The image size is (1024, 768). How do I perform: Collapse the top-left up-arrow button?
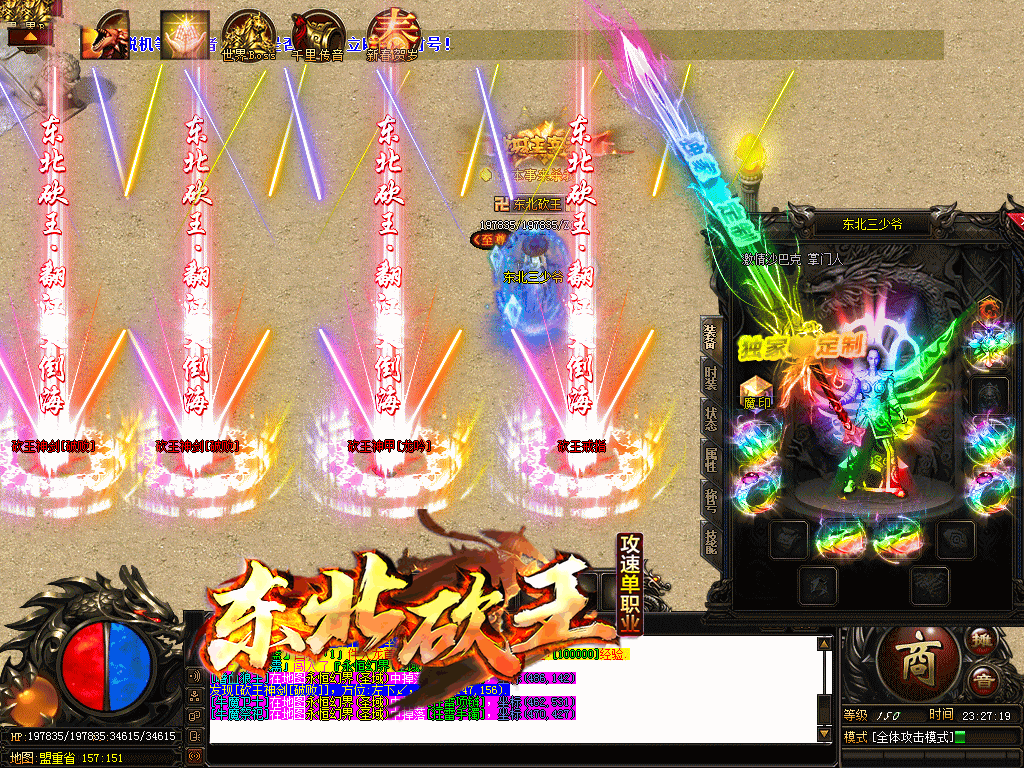[28, 35]
